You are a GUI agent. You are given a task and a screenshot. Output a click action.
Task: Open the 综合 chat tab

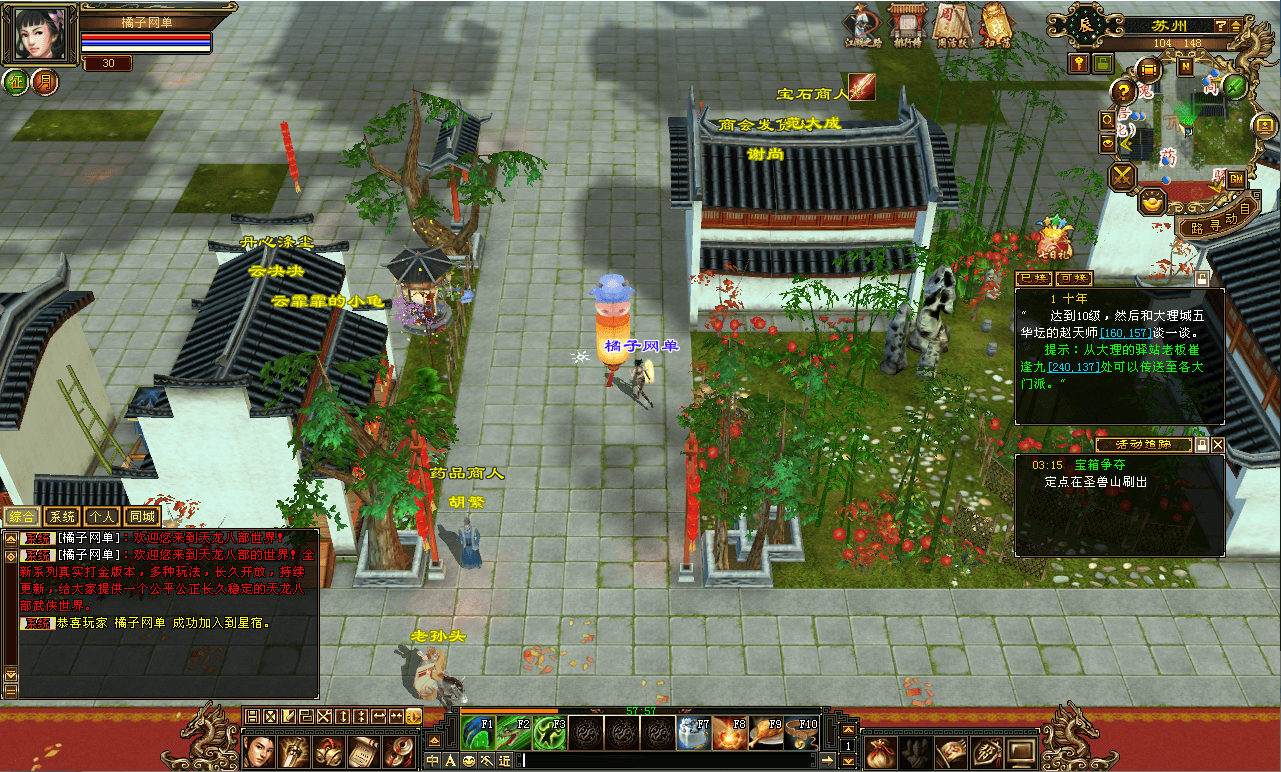[x=22, y=517]
